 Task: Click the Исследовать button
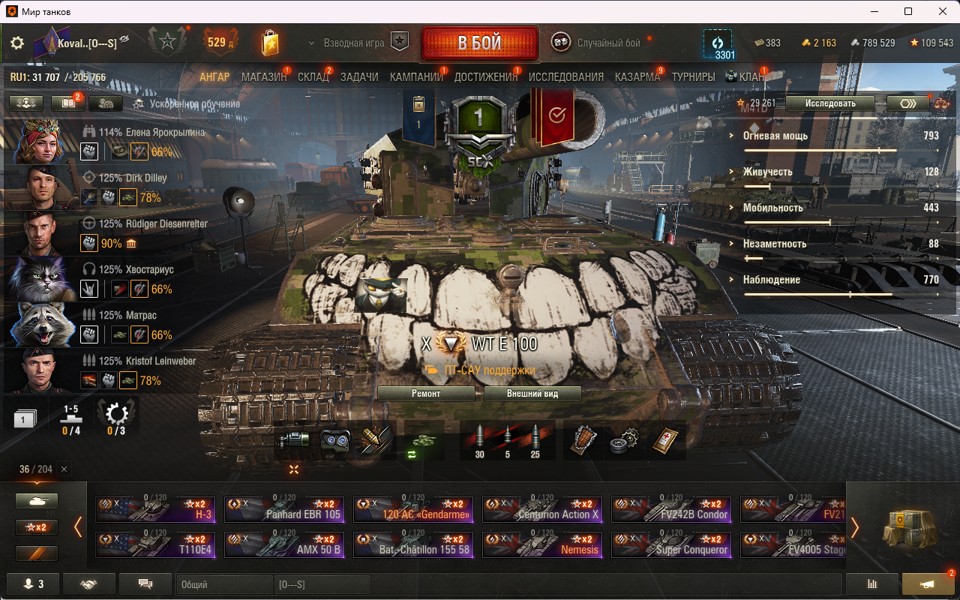coord(830,103)
